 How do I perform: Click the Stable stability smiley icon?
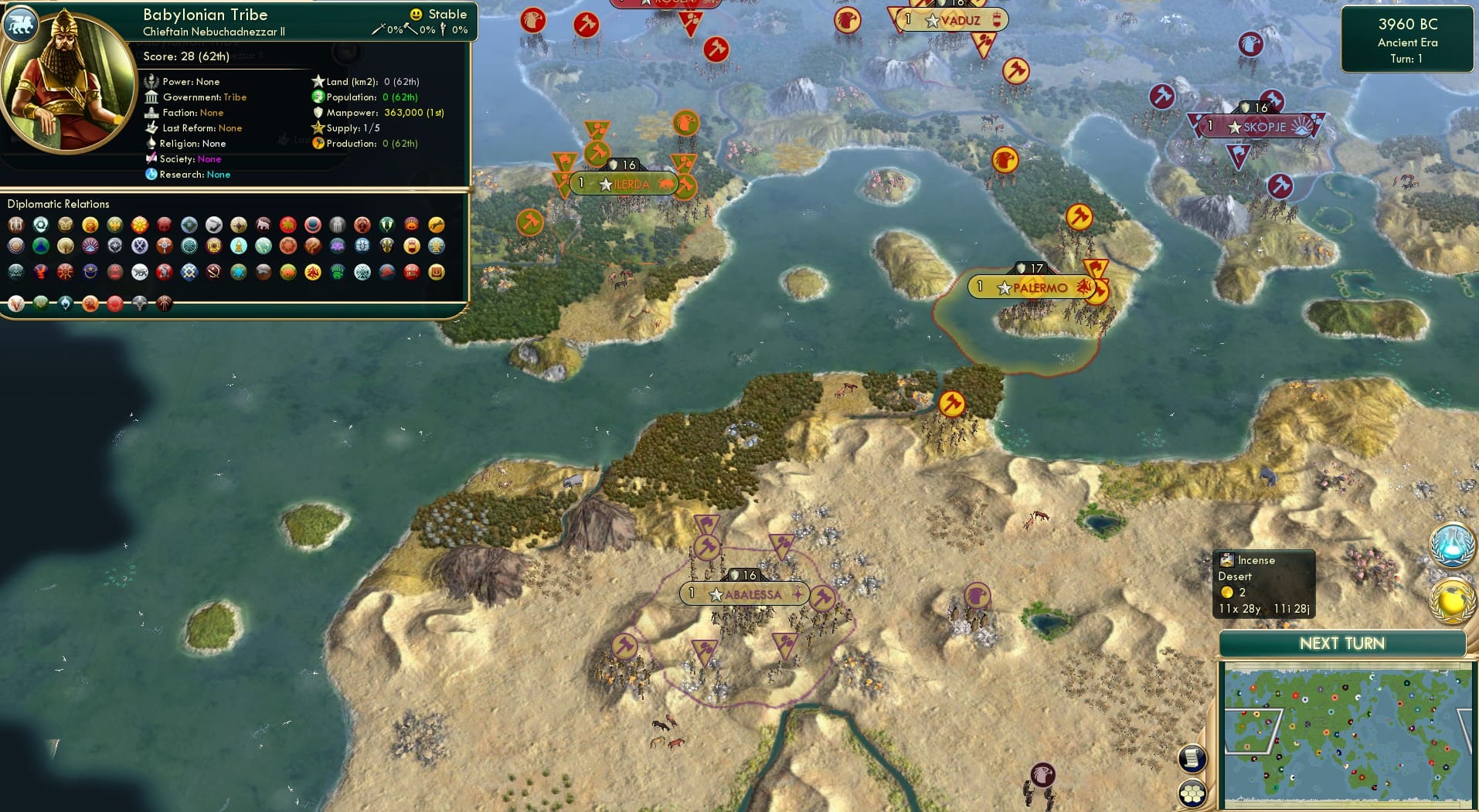[x=416, y=14]
